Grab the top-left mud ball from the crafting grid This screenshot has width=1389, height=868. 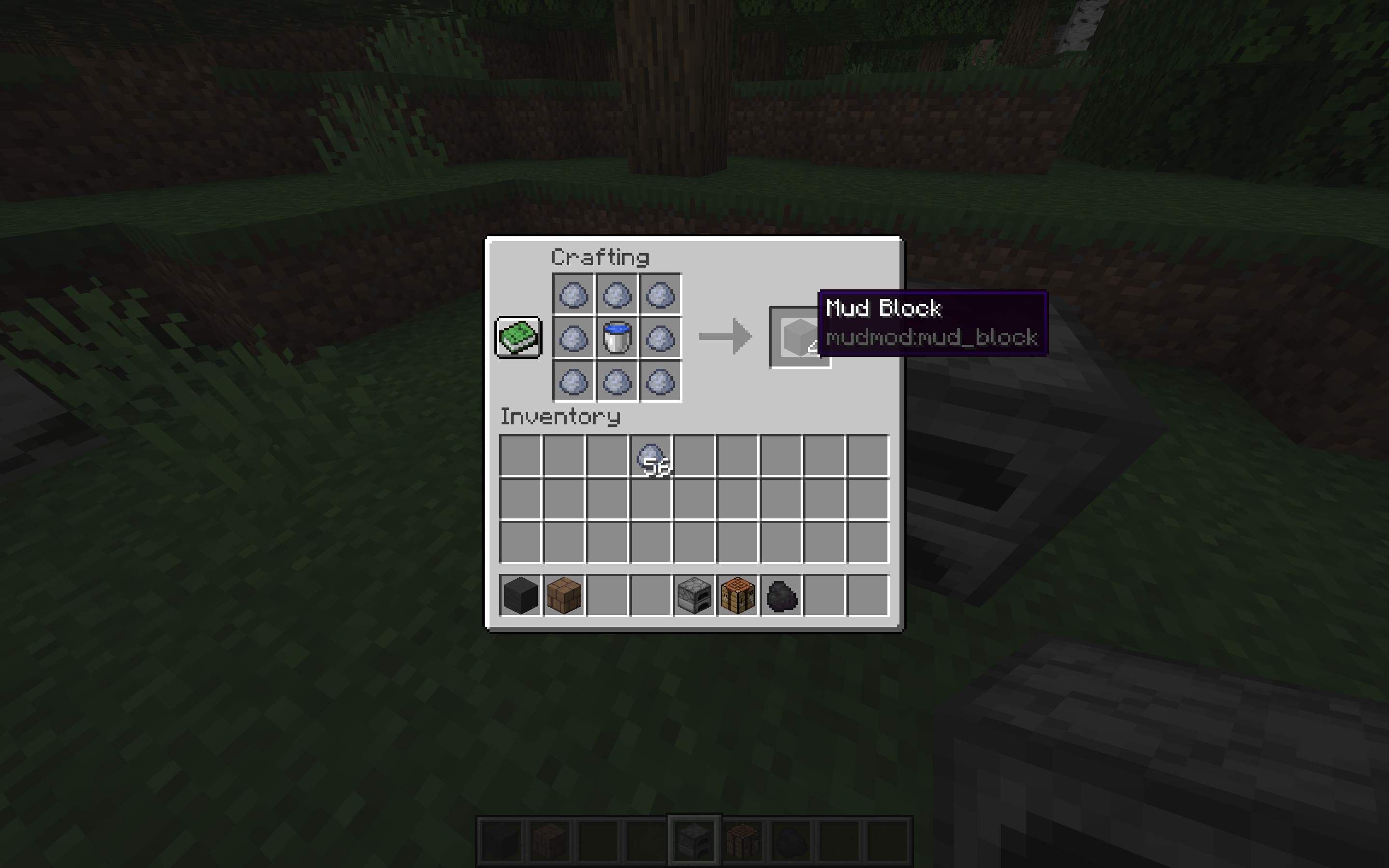573,296
